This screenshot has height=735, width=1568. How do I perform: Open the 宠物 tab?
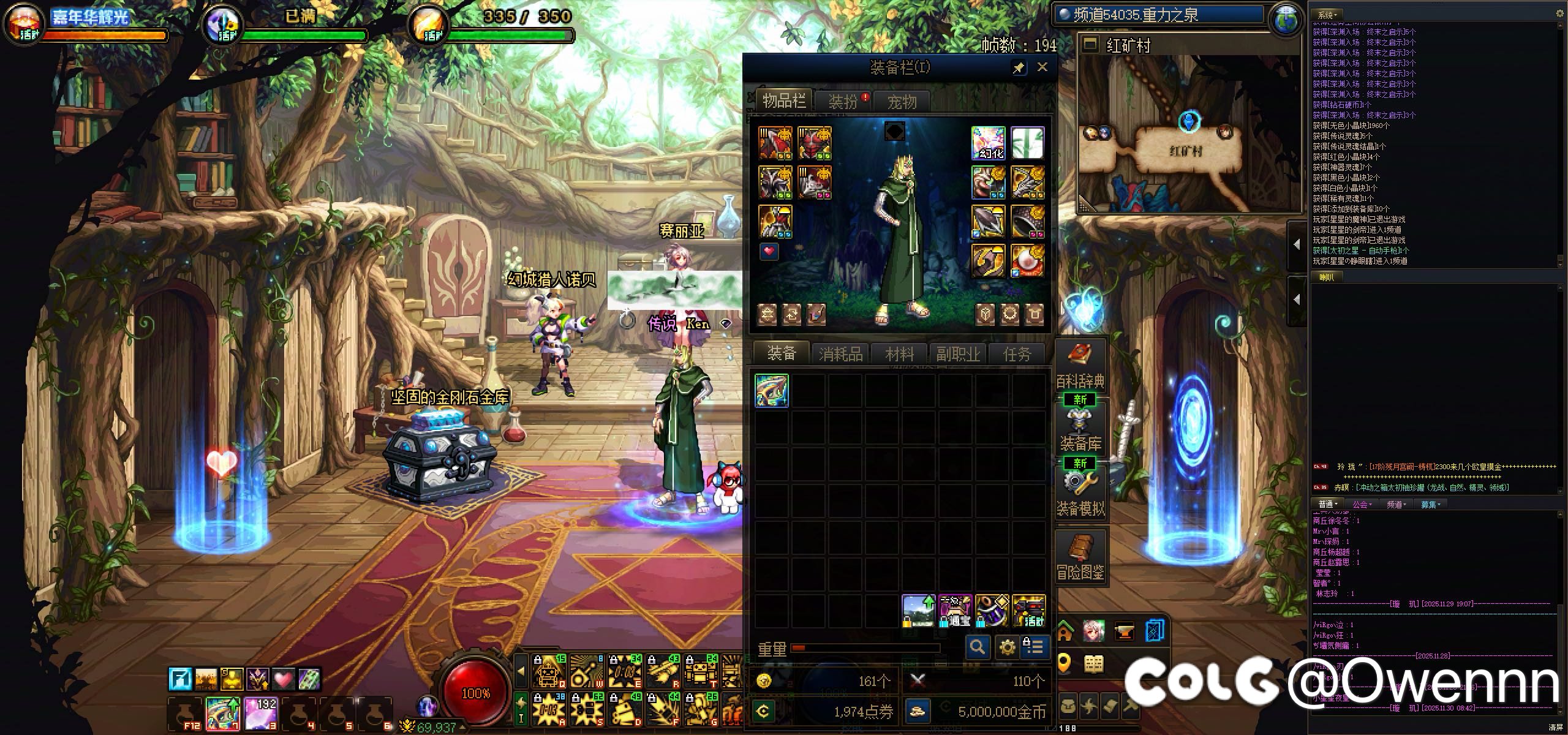(x=902, y=102)
